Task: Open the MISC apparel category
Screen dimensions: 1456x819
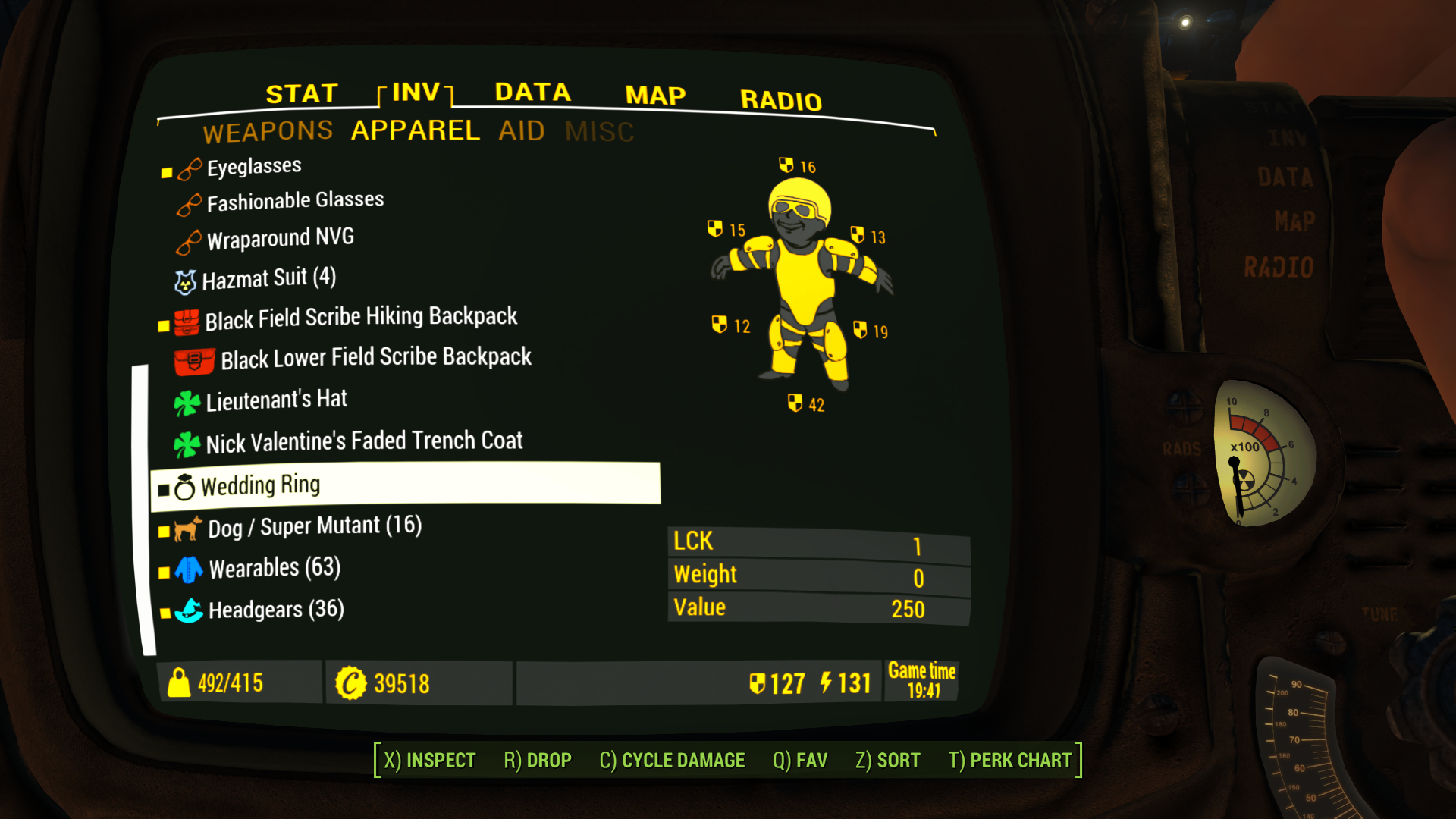Action: 600,130
